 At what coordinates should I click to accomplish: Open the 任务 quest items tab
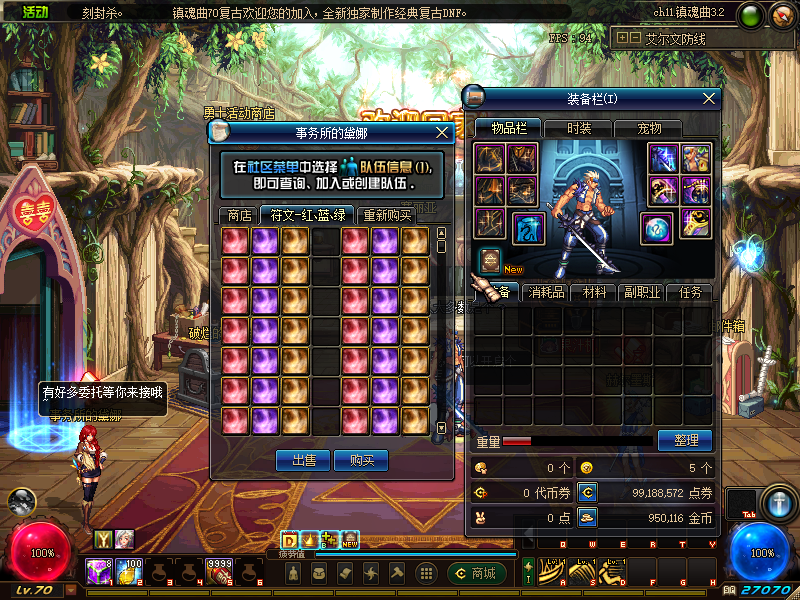[690, 292]
